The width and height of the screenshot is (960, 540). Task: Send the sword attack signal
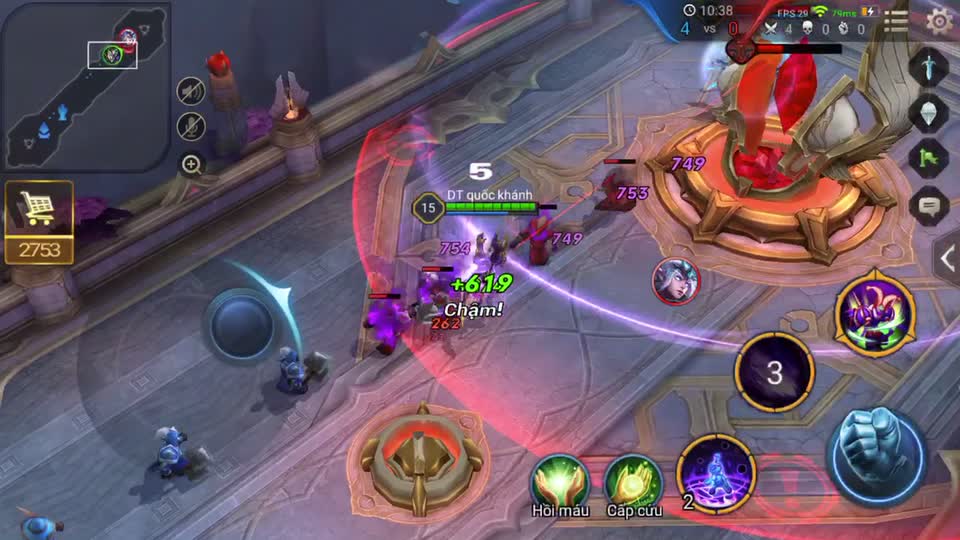(x=929, y=65)
